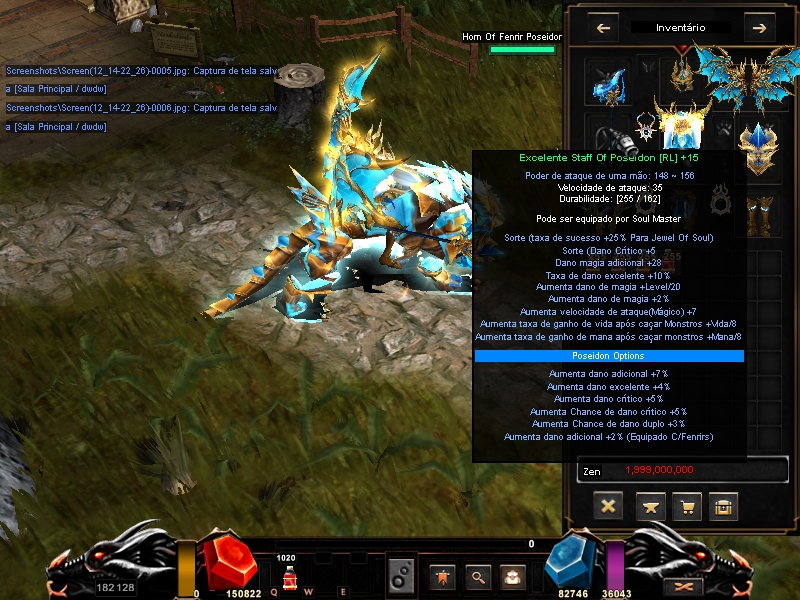The image size is (800, 600).
Task: Open the magnifying glass search button
Action: click(479, 576)
